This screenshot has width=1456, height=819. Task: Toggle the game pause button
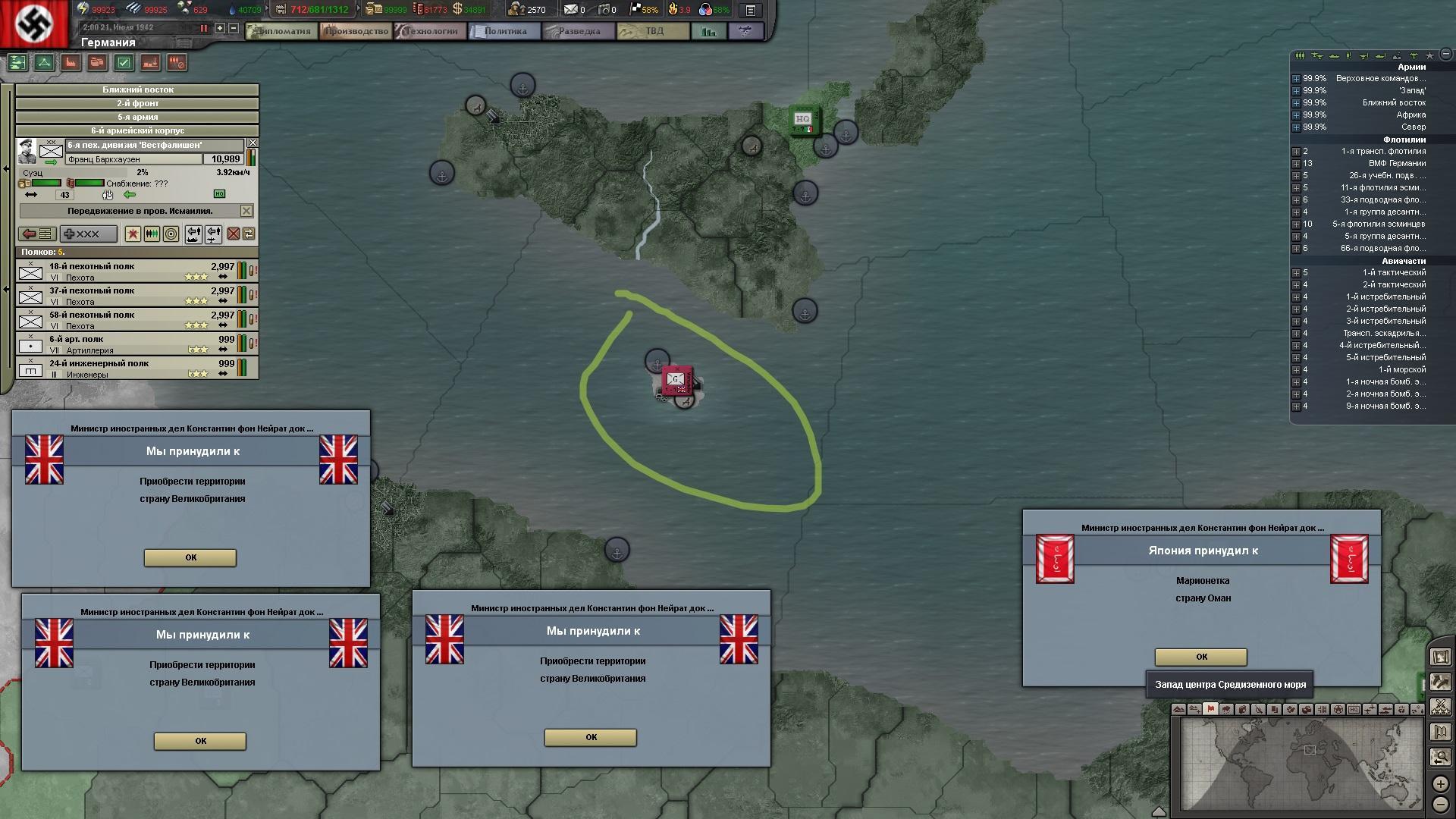pyautogui.click(x=203, y=28)
